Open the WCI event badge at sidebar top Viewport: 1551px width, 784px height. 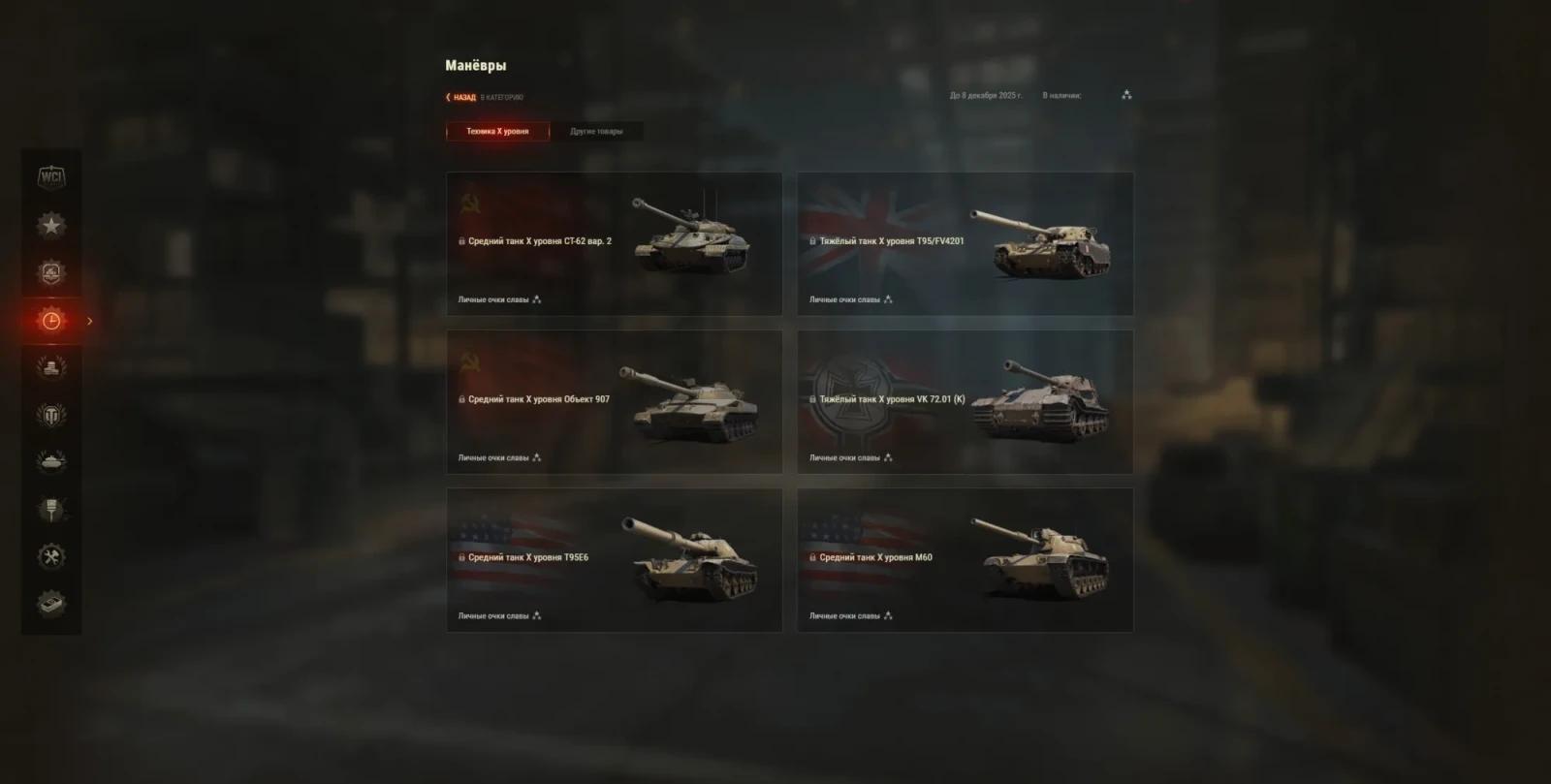(x=51, y=178)
